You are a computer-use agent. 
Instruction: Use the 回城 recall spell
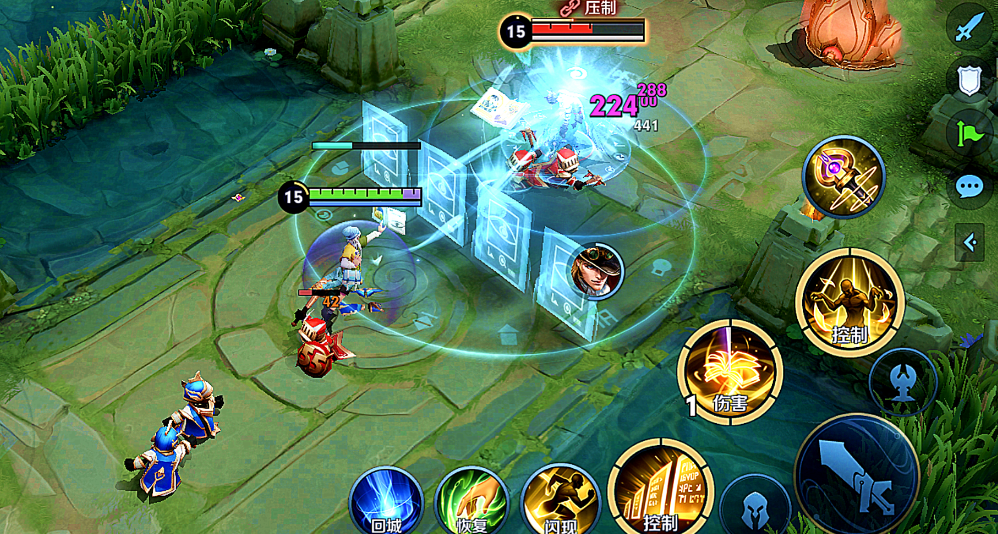386,500
